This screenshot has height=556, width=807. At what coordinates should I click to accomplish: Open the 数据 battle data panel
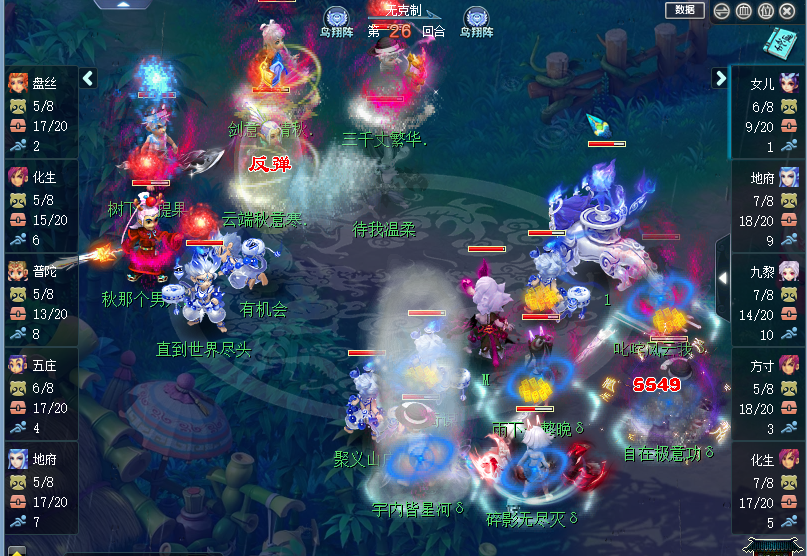(684, 10)
